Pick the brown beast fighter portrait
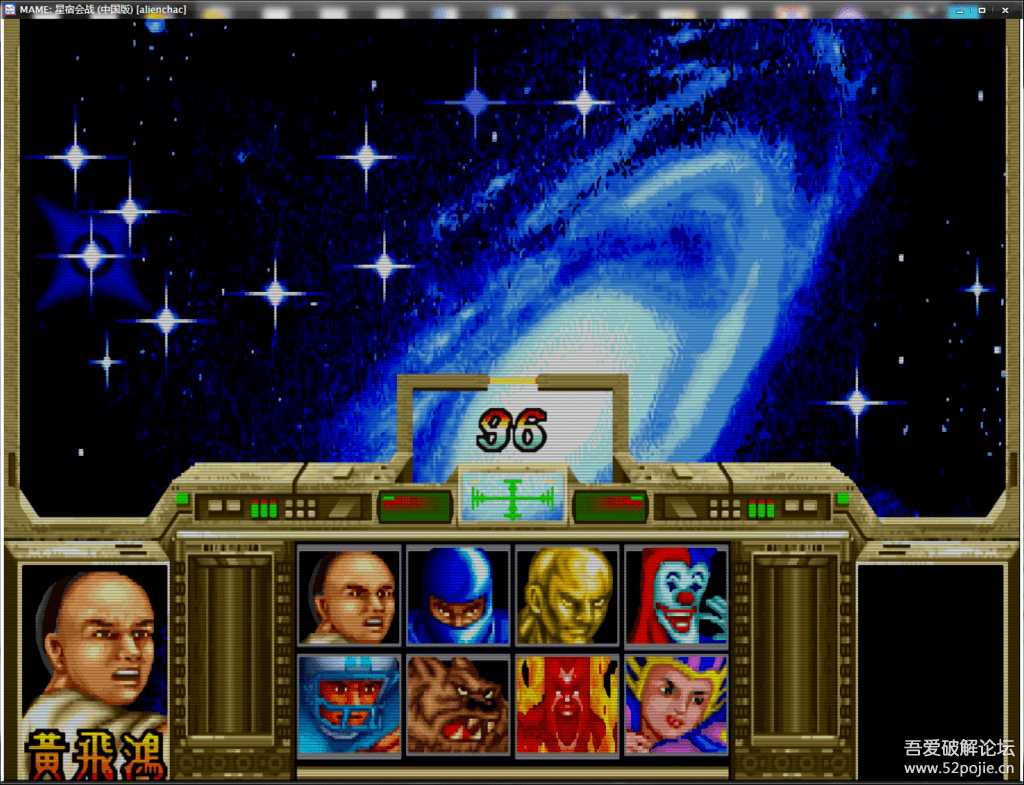The image size is (1024, 785). 458,705
